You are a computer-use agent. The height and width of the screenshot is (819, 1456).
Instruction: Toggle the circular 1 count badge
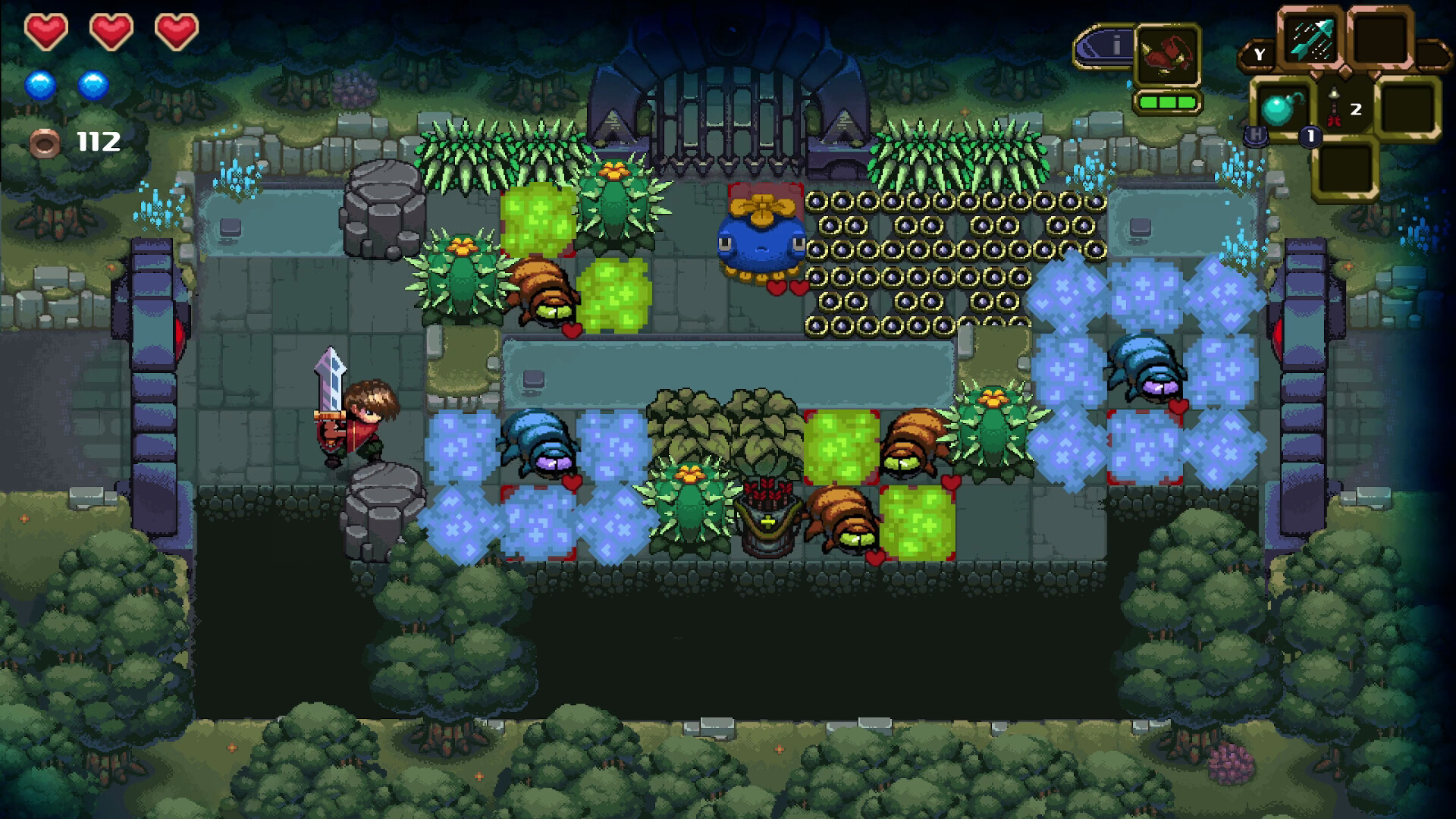click(x=1311, y=137)
